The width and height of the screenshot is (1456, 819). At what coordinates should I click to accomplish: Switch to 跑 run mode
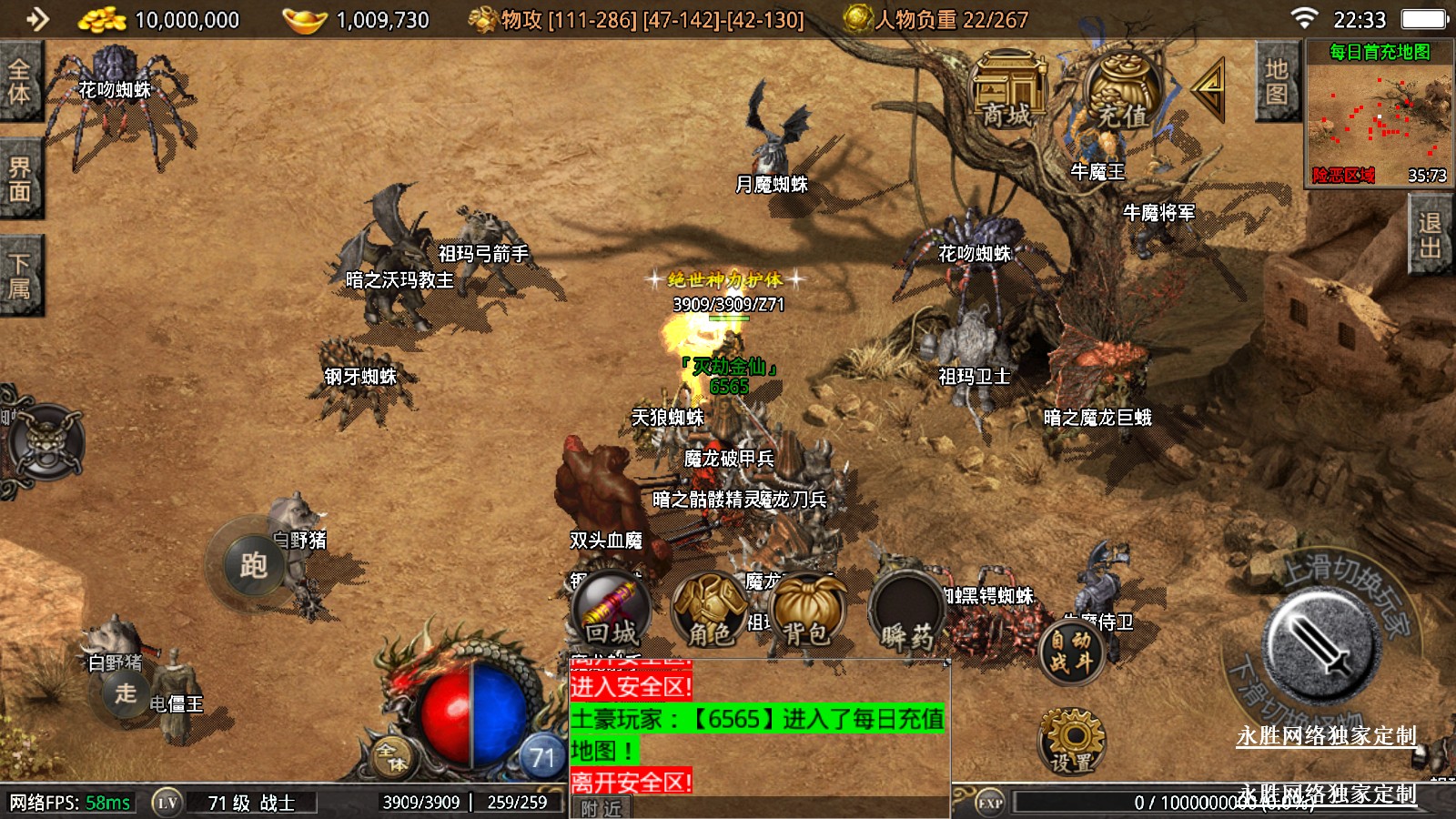(253, 566)
